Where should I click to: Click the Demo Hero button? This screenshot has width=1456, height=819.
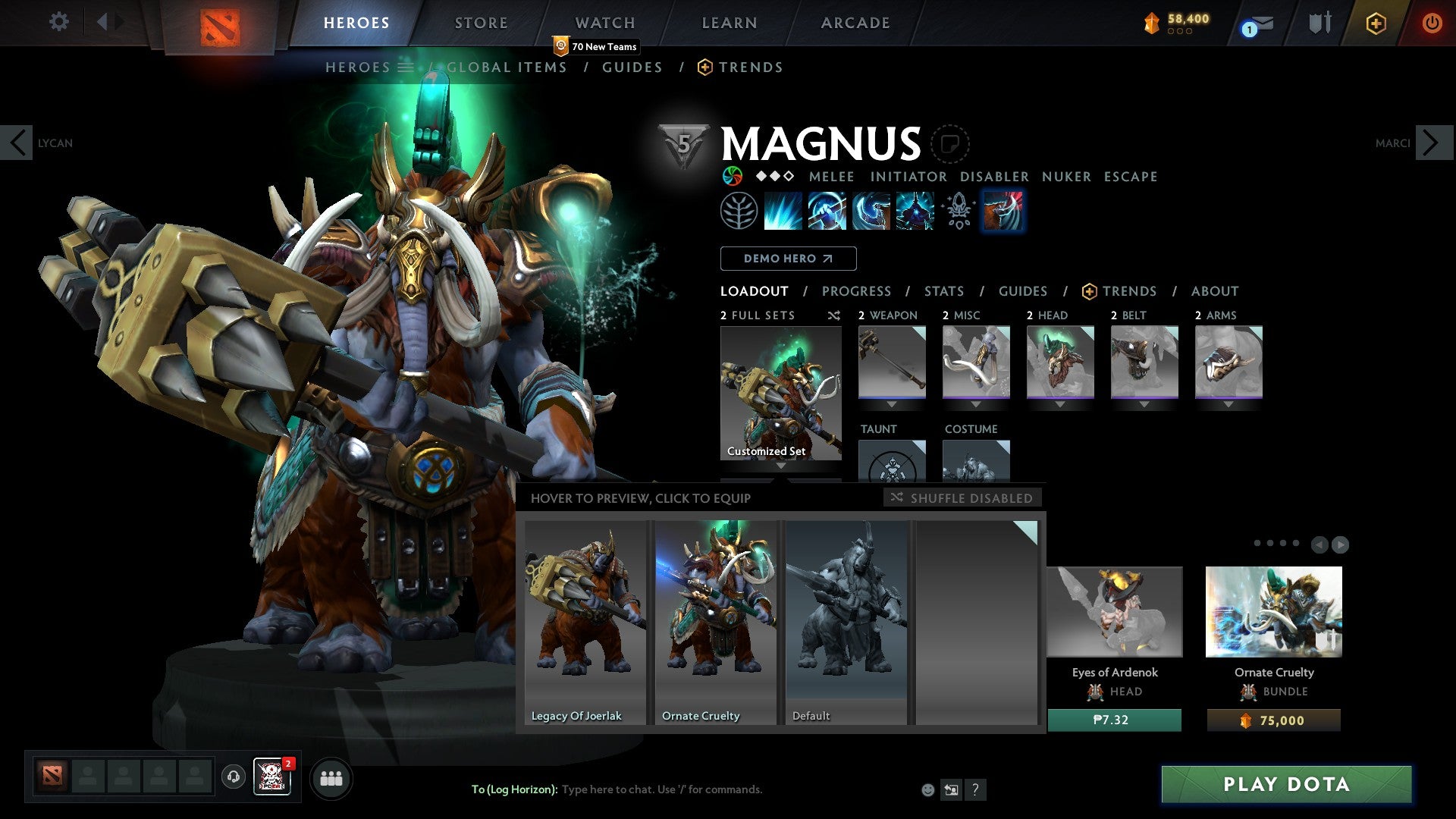coord(787,258)
